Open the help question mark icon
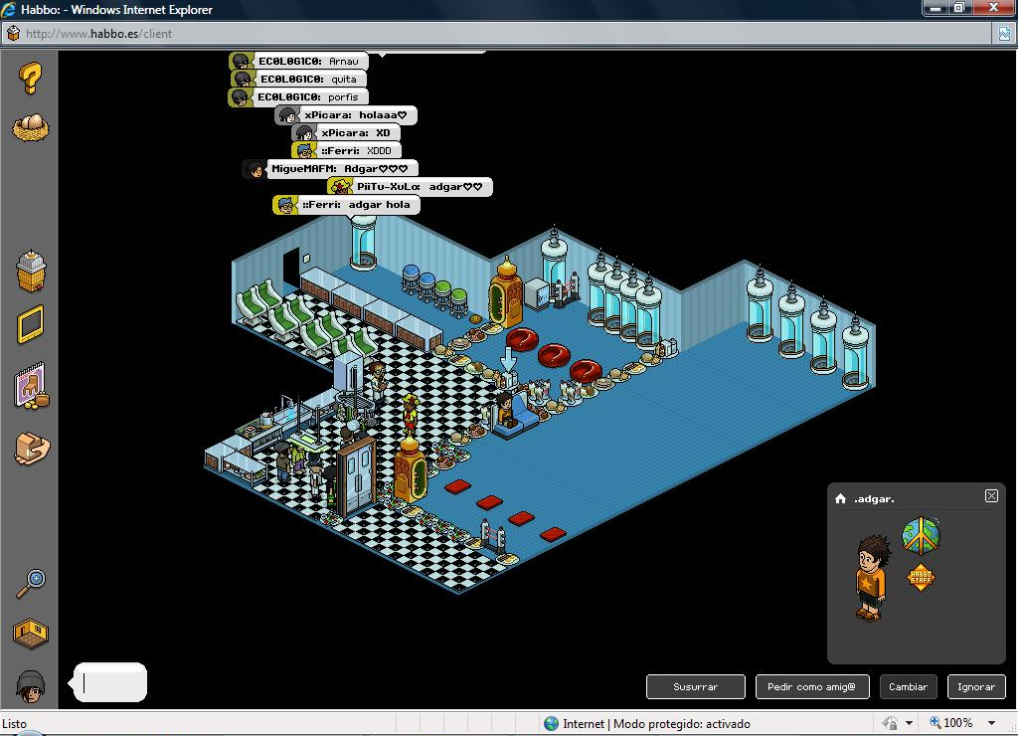The width and height of the screenshot is (1023, 736). (30, 77)
